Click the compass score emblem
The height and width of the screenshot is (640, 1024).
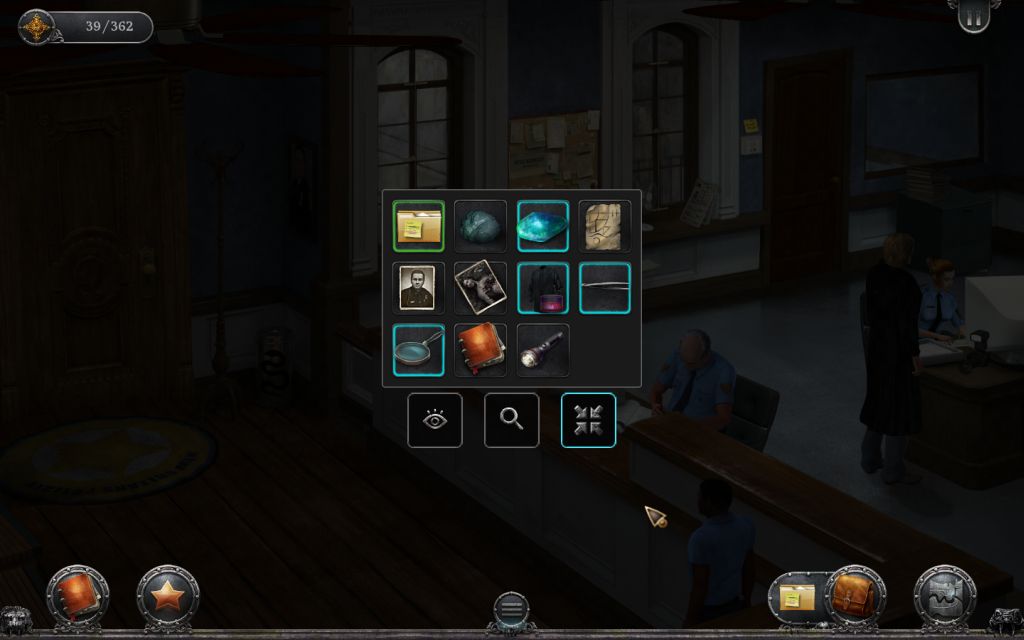coord(37,27)
